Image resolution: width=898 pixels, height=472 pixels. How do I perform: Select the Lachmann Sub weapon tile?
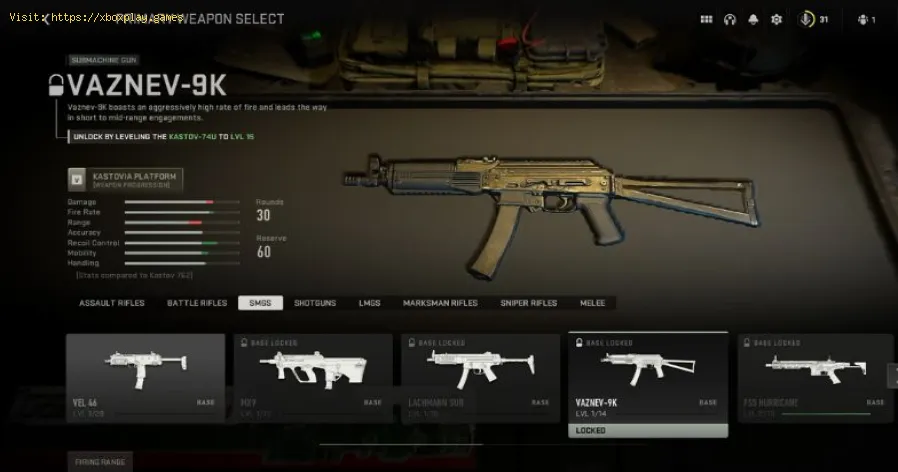pos(480,377)
